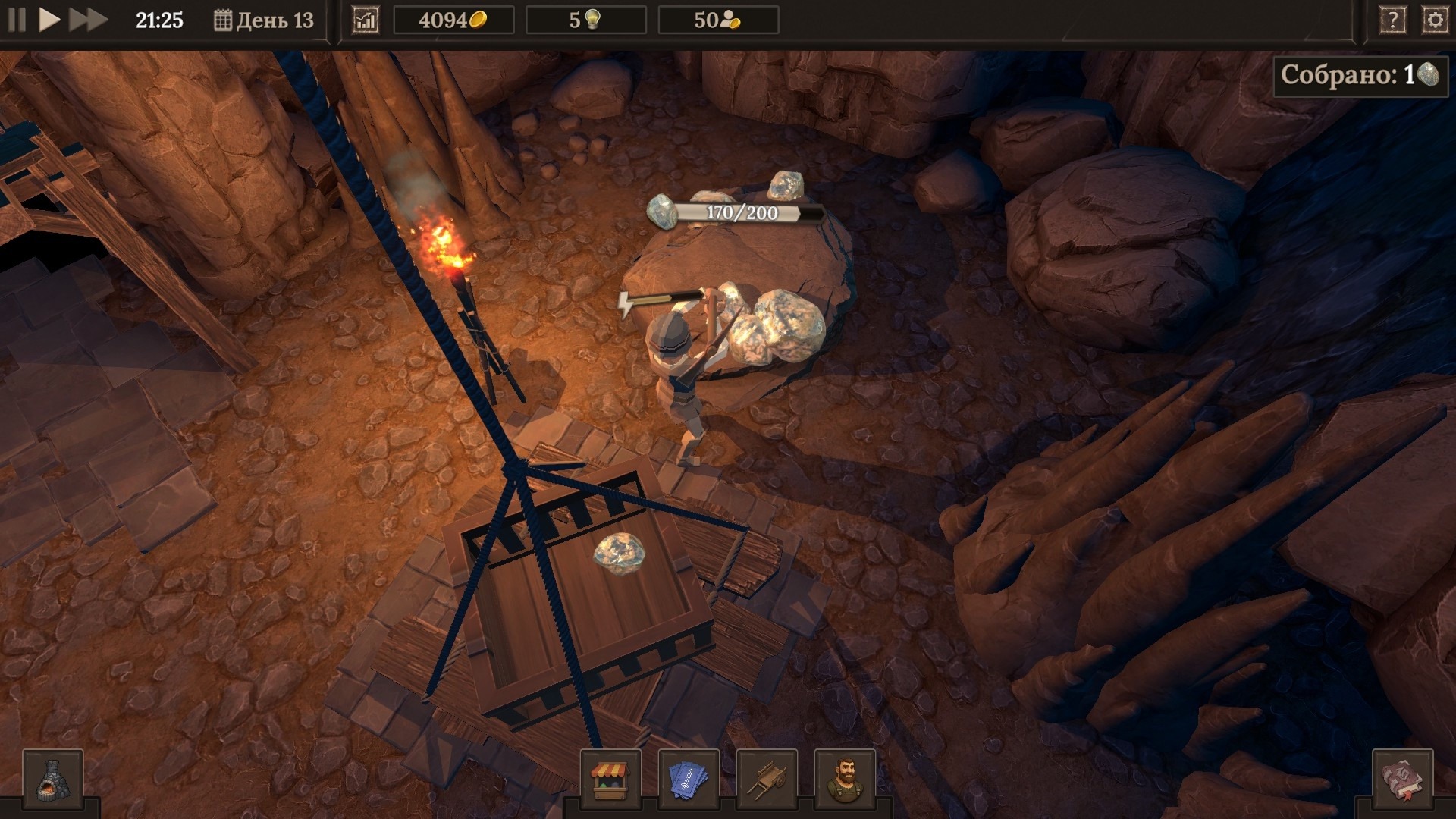Open the journal book
The height and width of the screenshot is (819, 1456).
pyautogui.click(x=1402, y=779)
